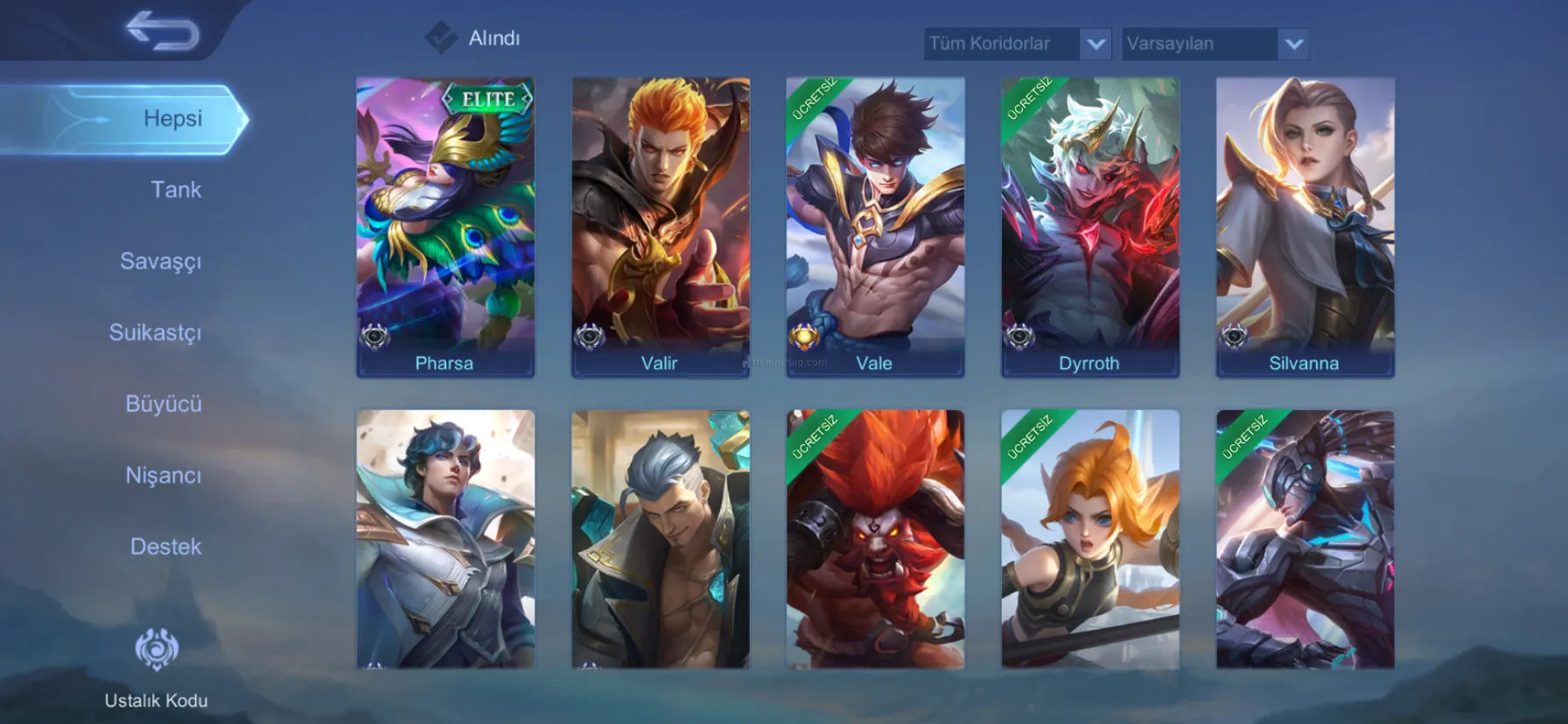Viewport: 1568px width, 724px height.
Task: Open the Tüm Koridorlar dropdown
Action: pos(1017,44)
